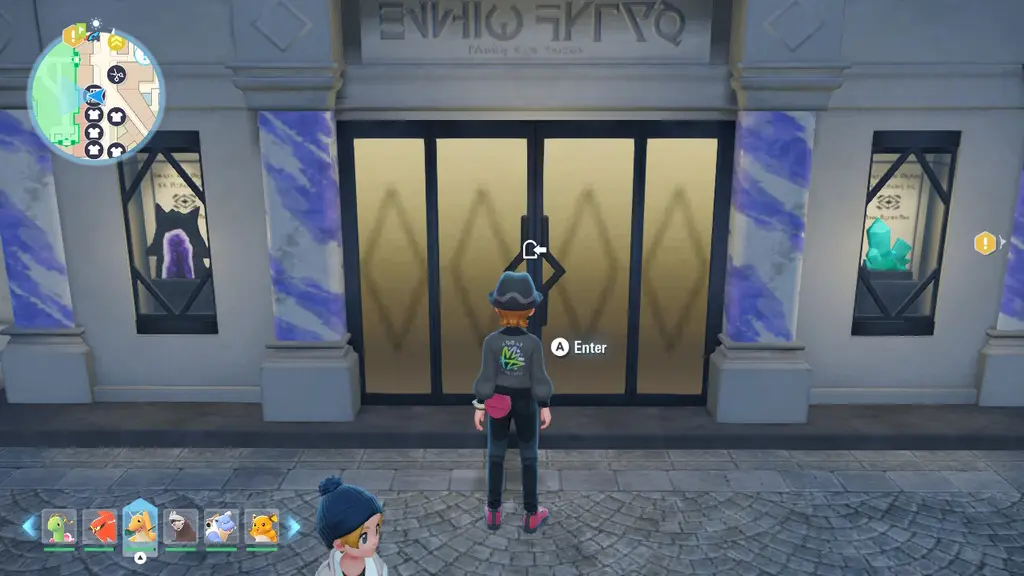The width and height of the screenshot is (1024, 576).
Task: Select the highlighted Dragonite party slot
Action: pyautogui.click(x=140, y=524)
